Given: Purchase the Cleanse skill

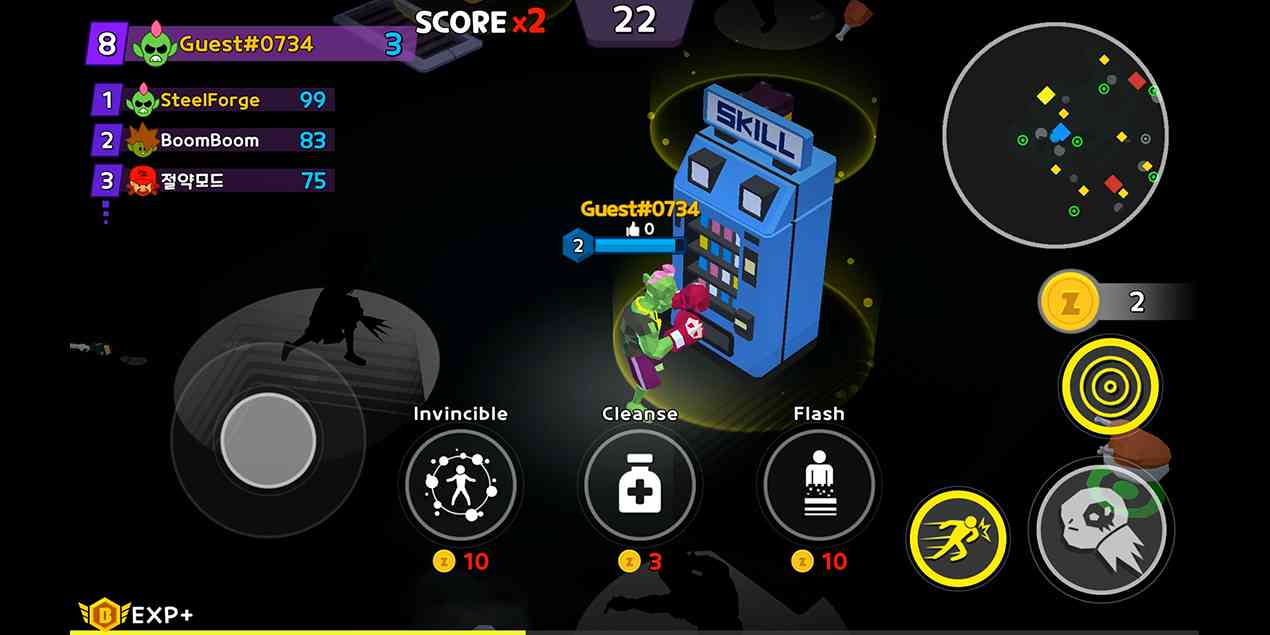Looking at the screenshot, I should click(x=639, y=486).
